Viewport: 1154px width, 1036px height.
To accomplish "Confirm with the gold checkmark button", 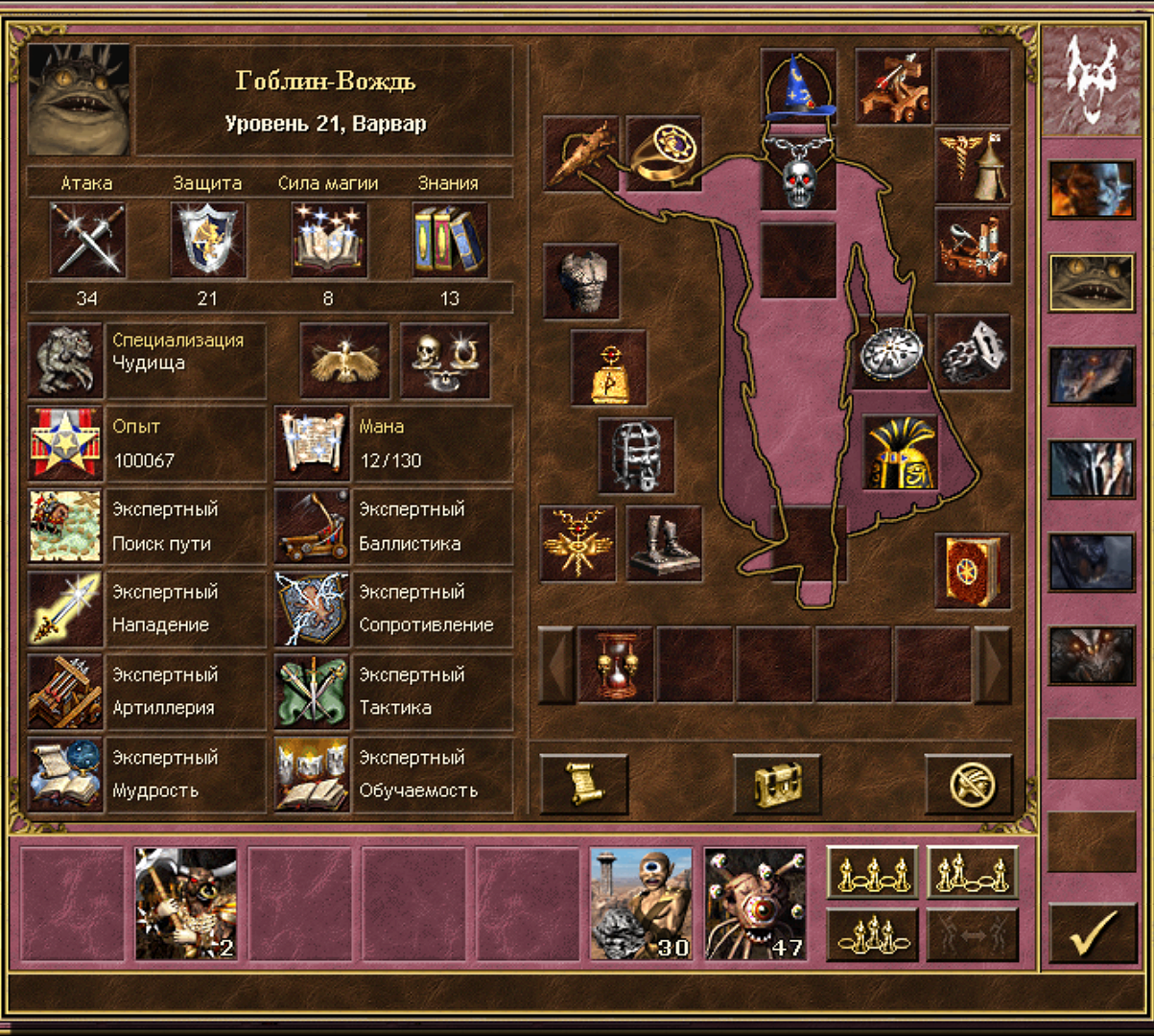I will click(1092, 932).
